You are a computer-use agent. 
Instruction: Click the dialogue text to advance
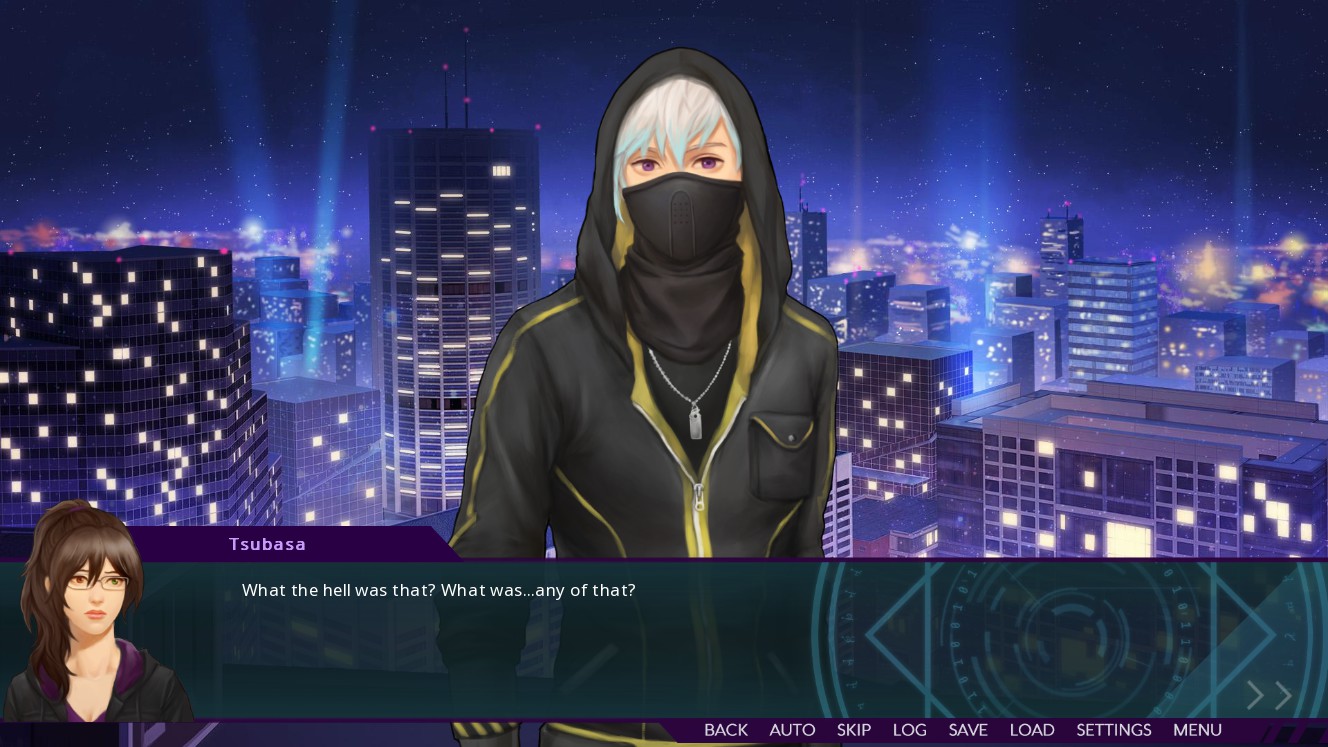coord(437,590)
